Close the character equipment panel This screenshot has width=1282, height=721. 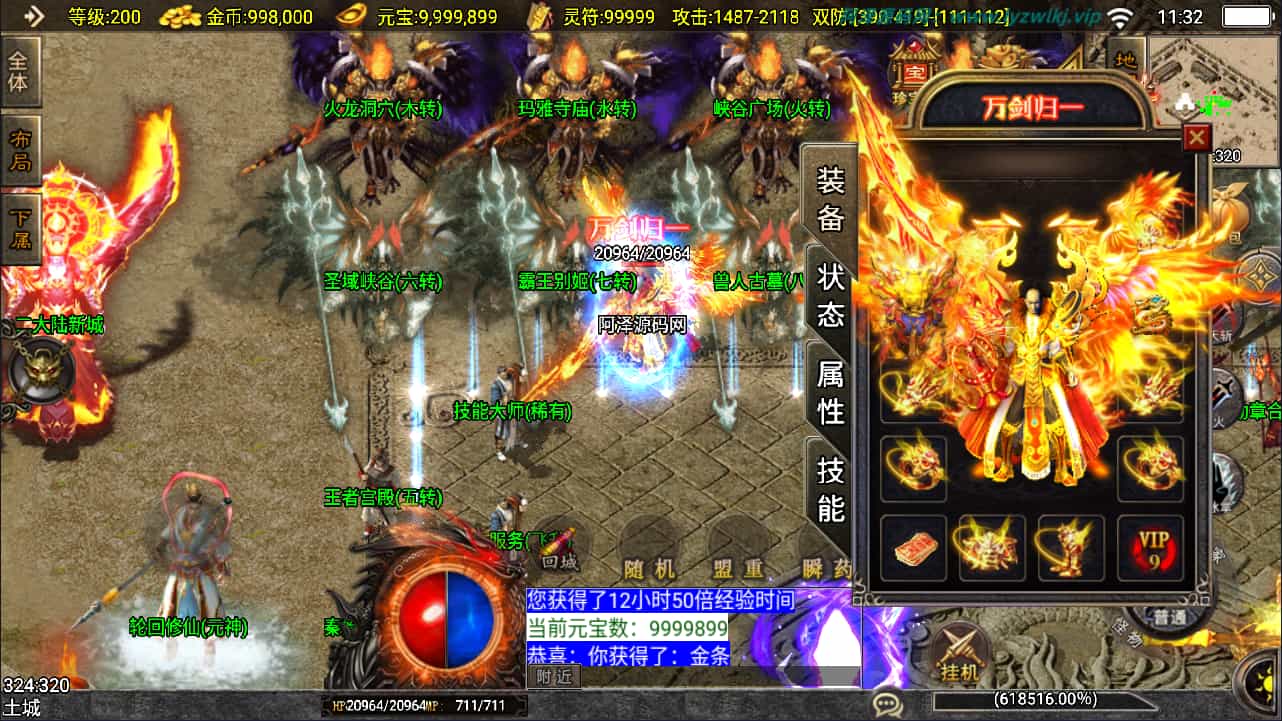coord(1196,137)
